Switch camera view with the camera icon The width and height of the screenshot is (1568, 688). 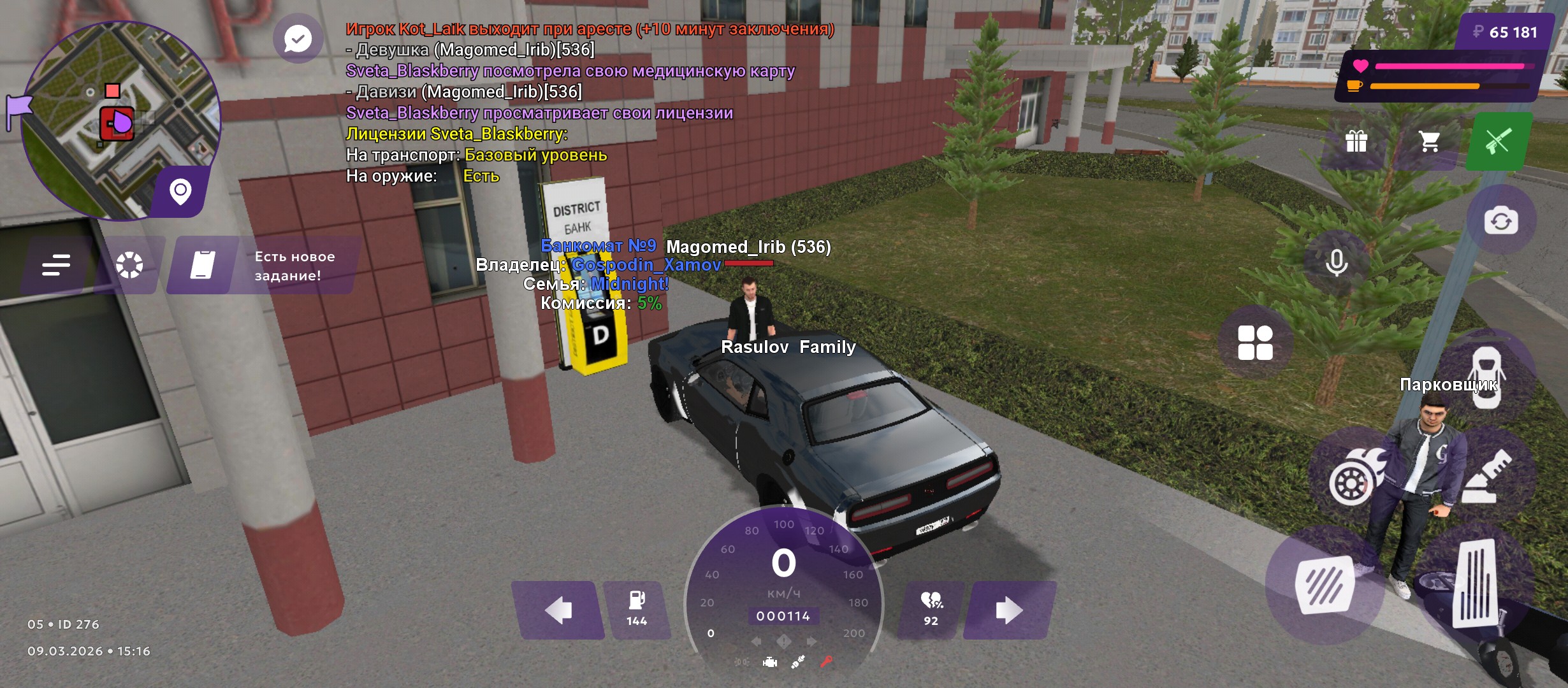(x=1501, y=221)
